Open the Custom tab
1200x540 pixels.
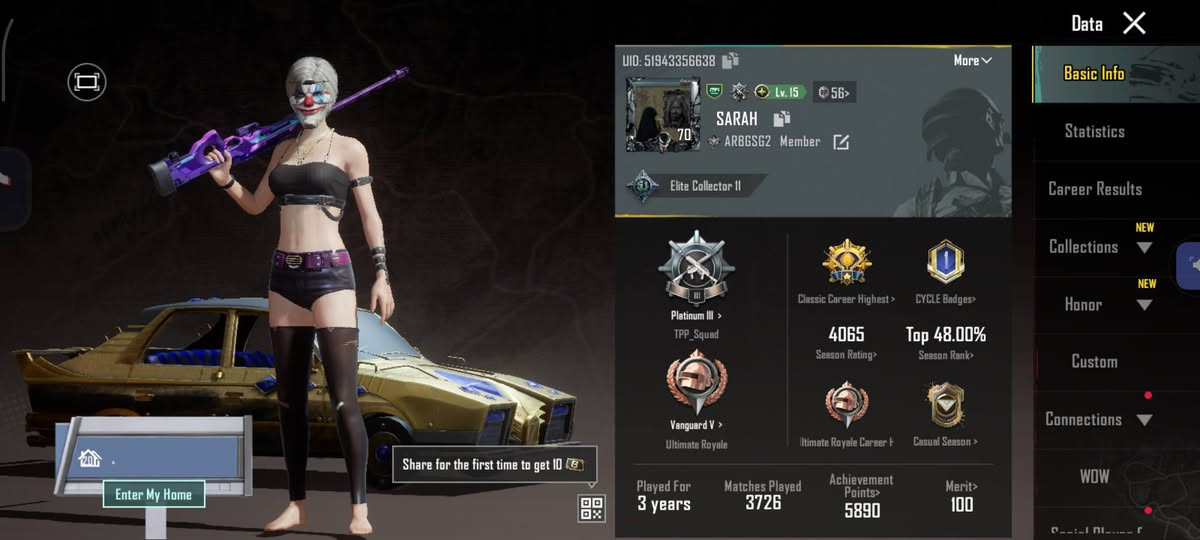tap(1094, 362)
